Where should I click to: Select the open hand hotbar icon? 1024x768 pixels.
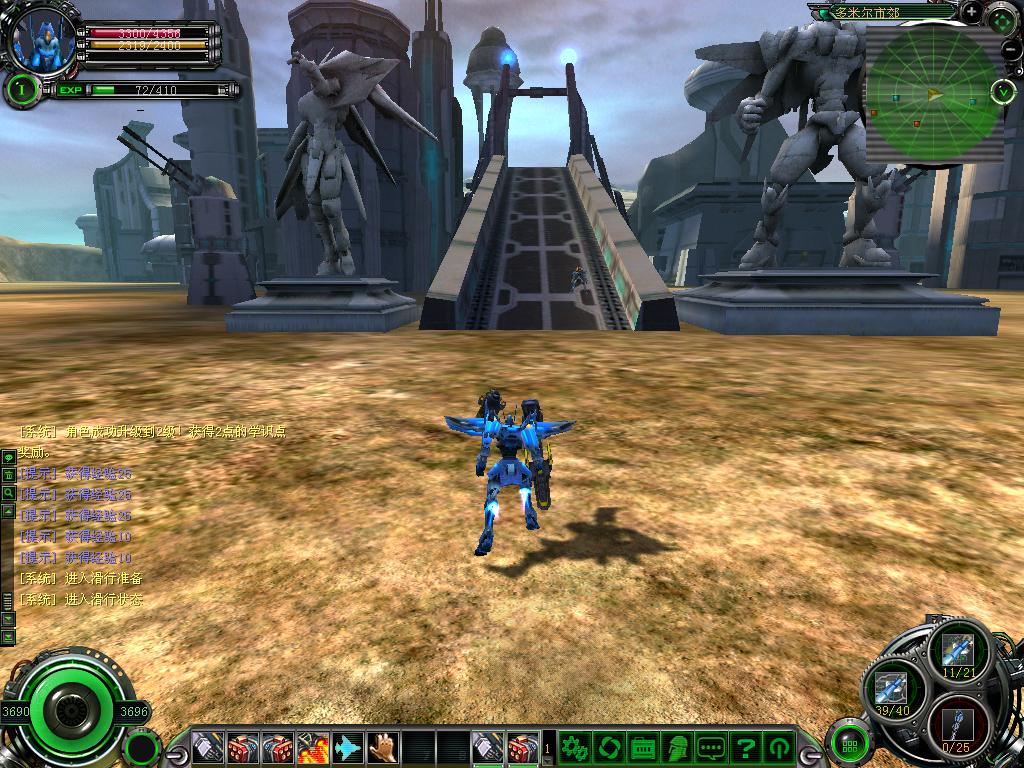[x=382, y=746]
